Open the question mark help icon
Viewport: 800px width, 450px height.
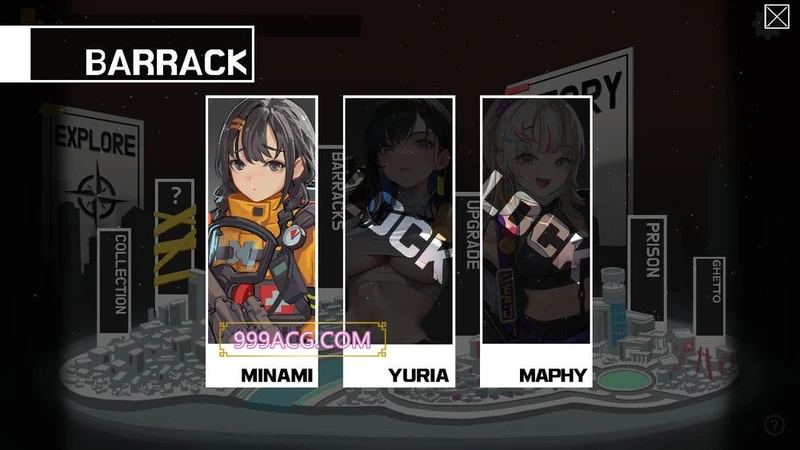click(775, 425)
